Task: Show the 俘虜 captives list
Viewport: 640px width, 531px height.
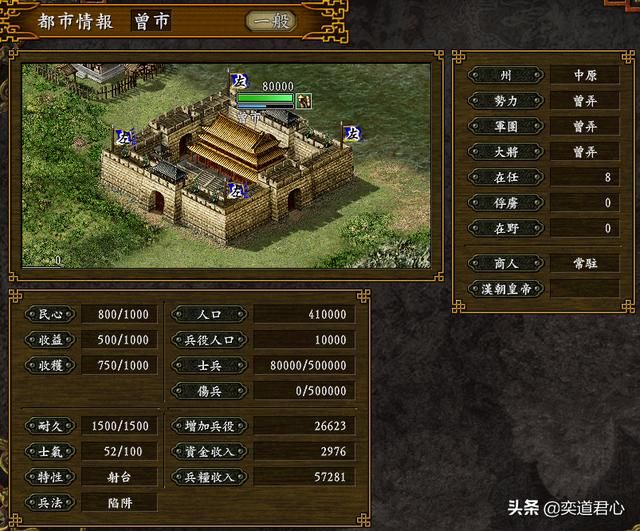Action: click(x=505, y=203)
